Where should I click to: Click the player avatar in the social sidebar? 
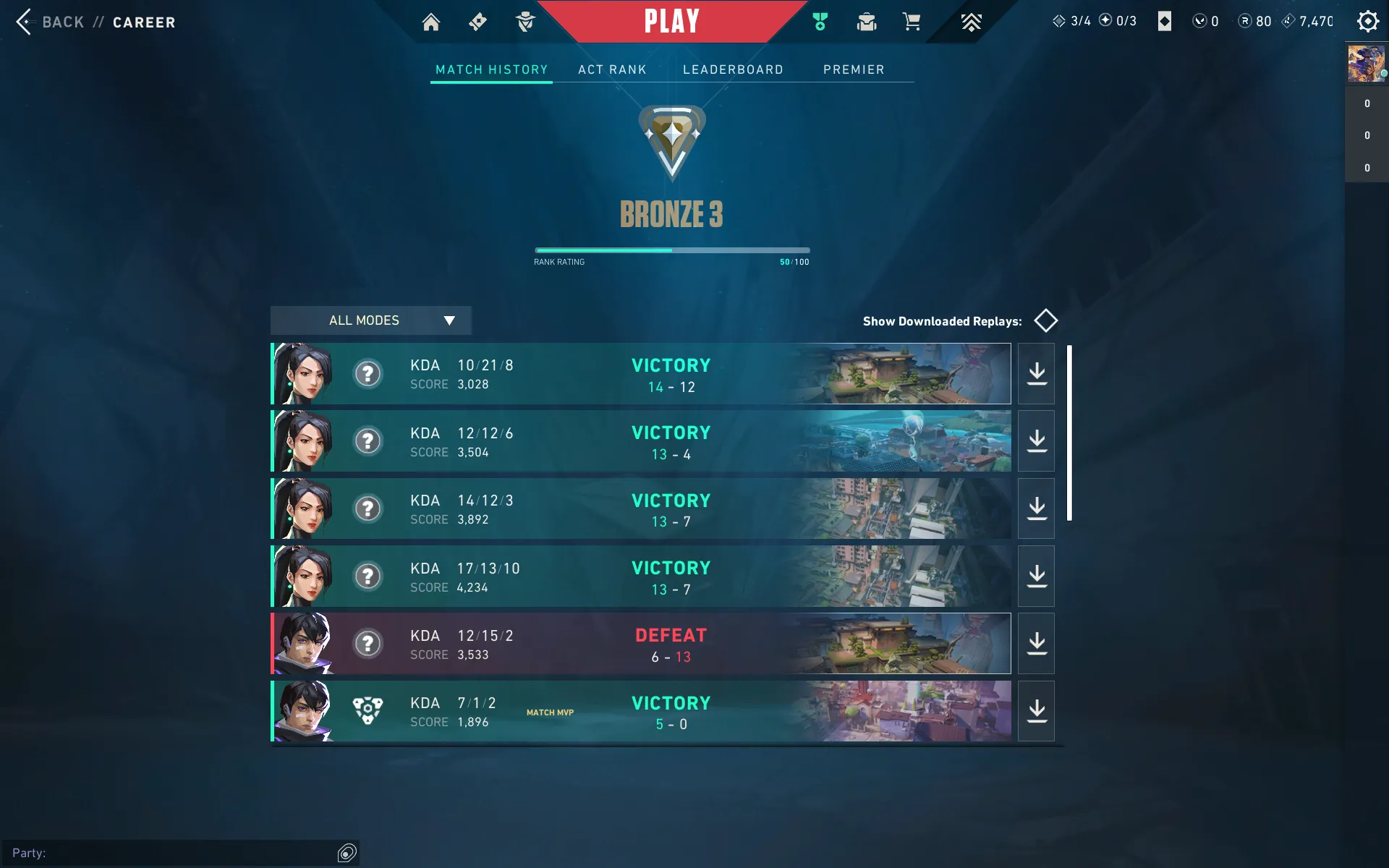(x=1365, y=64)
